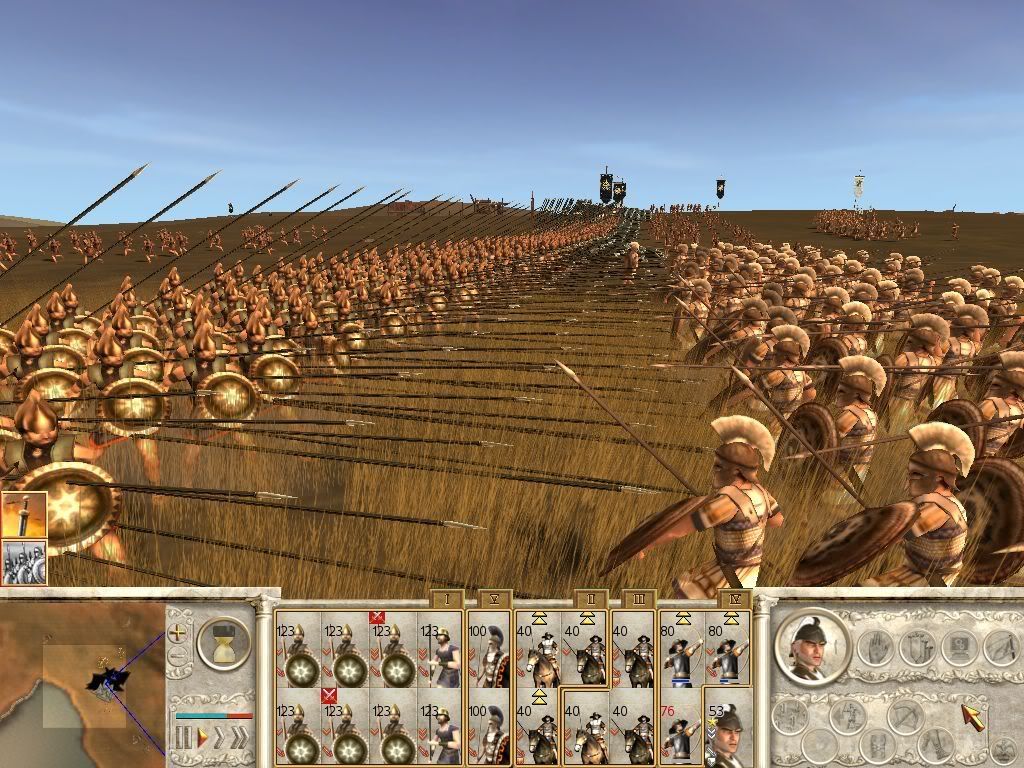Select unit group tab I

(x=447, y=599)
